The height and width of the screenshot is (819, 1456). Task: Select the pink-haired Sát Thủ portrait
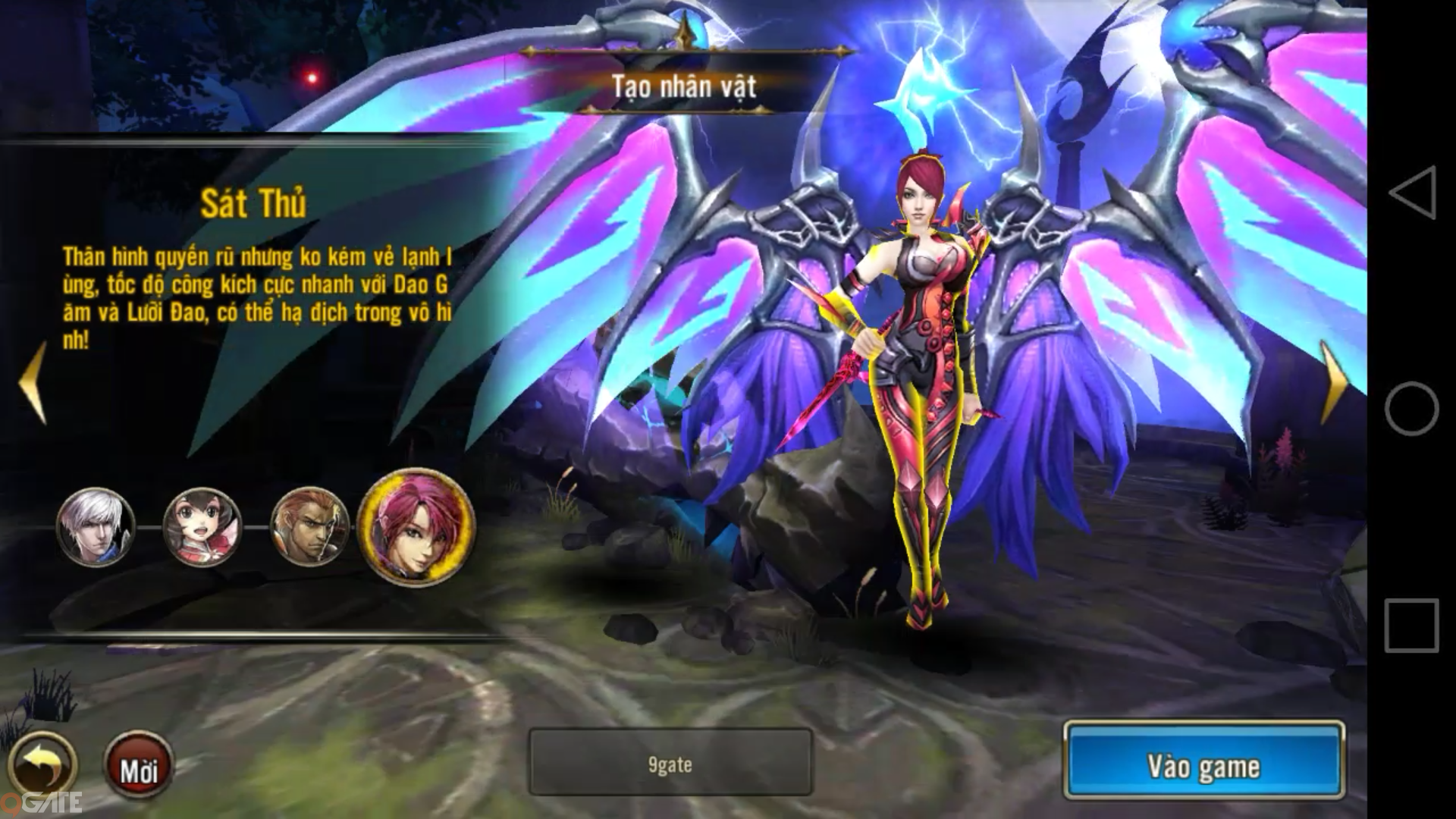click(416, 526)
